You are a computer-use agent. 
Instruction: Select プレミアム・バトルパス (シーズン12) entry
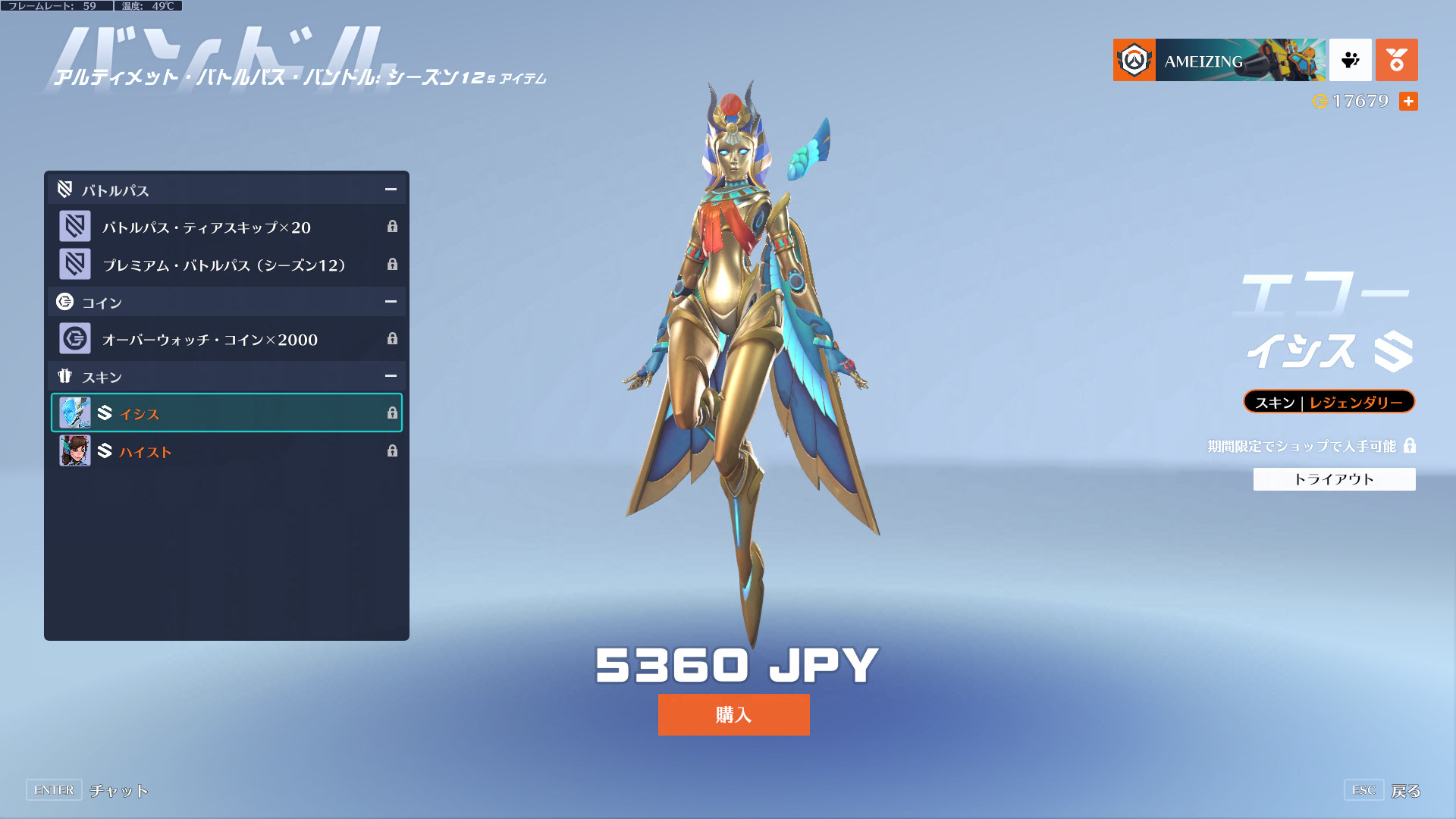pos(226,265)
